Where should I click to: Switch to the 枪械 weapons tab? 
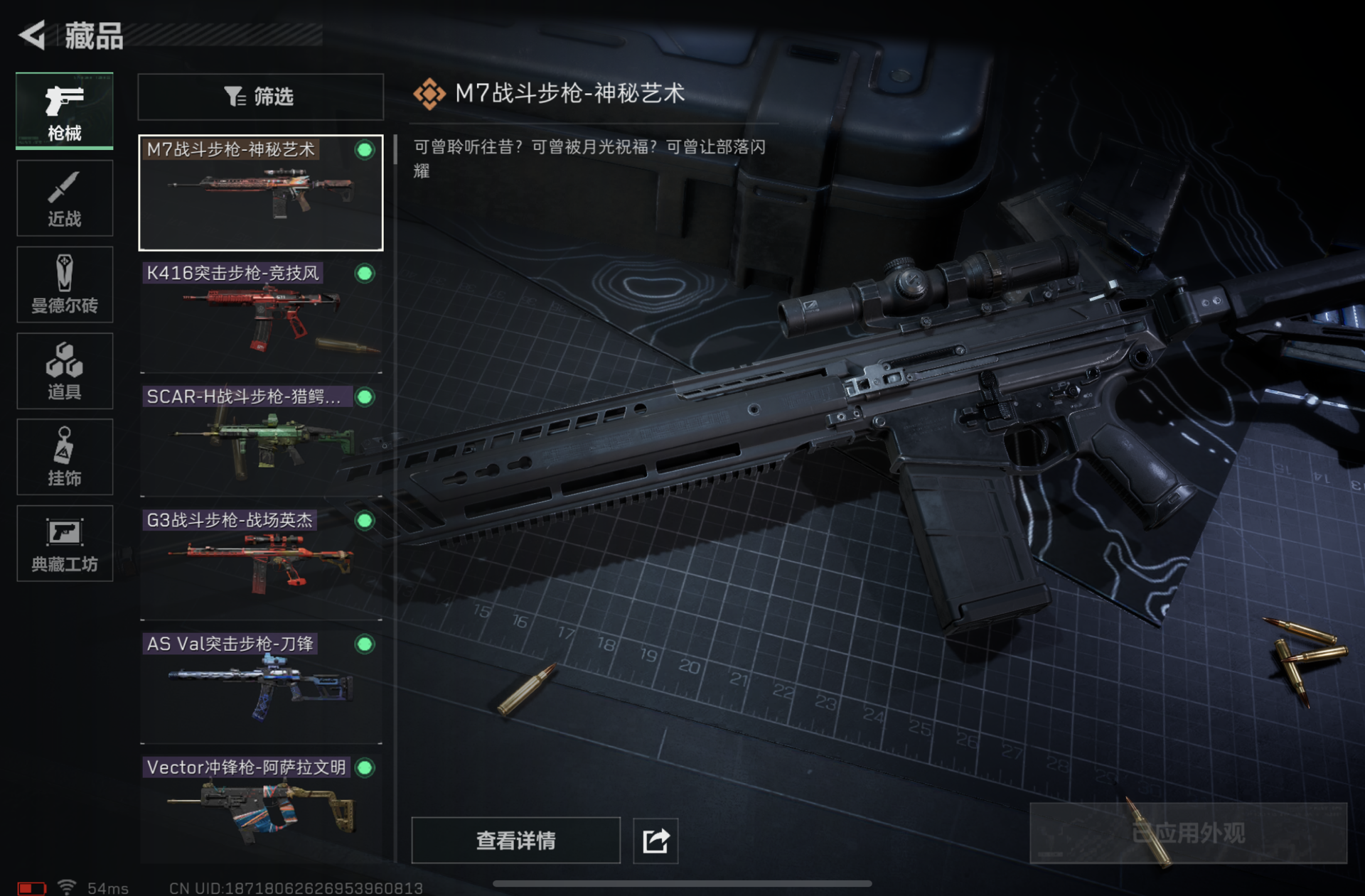65,111
